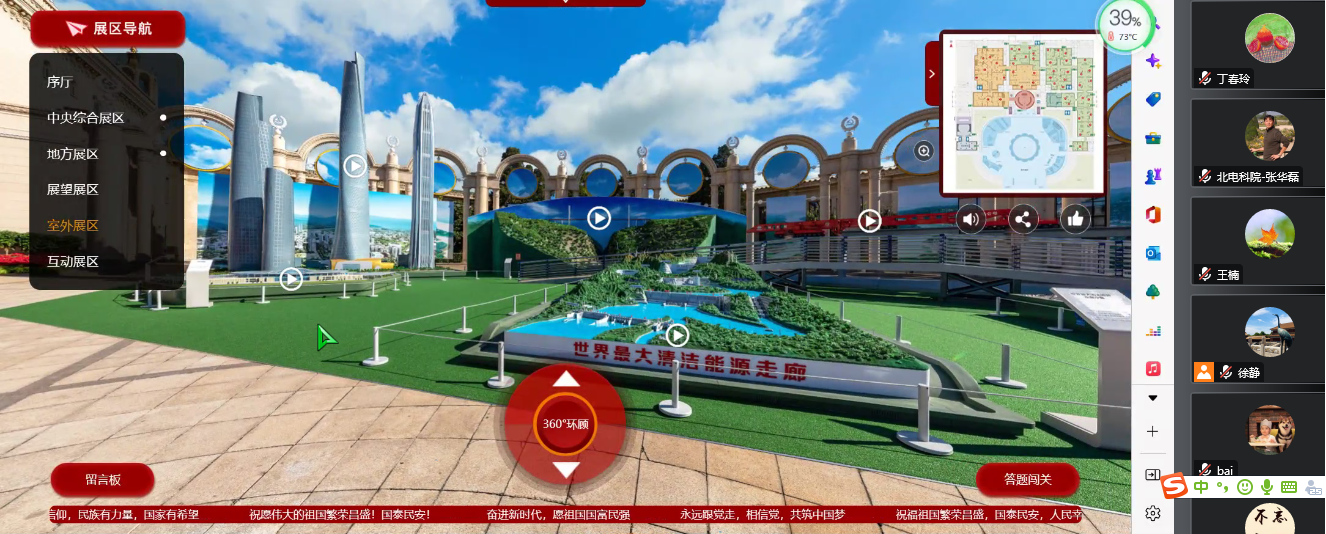This screenshot has height=534, width=1326.
Task: Click the magnifier zoom icon beside the minimap
Action: pos(924,151)
